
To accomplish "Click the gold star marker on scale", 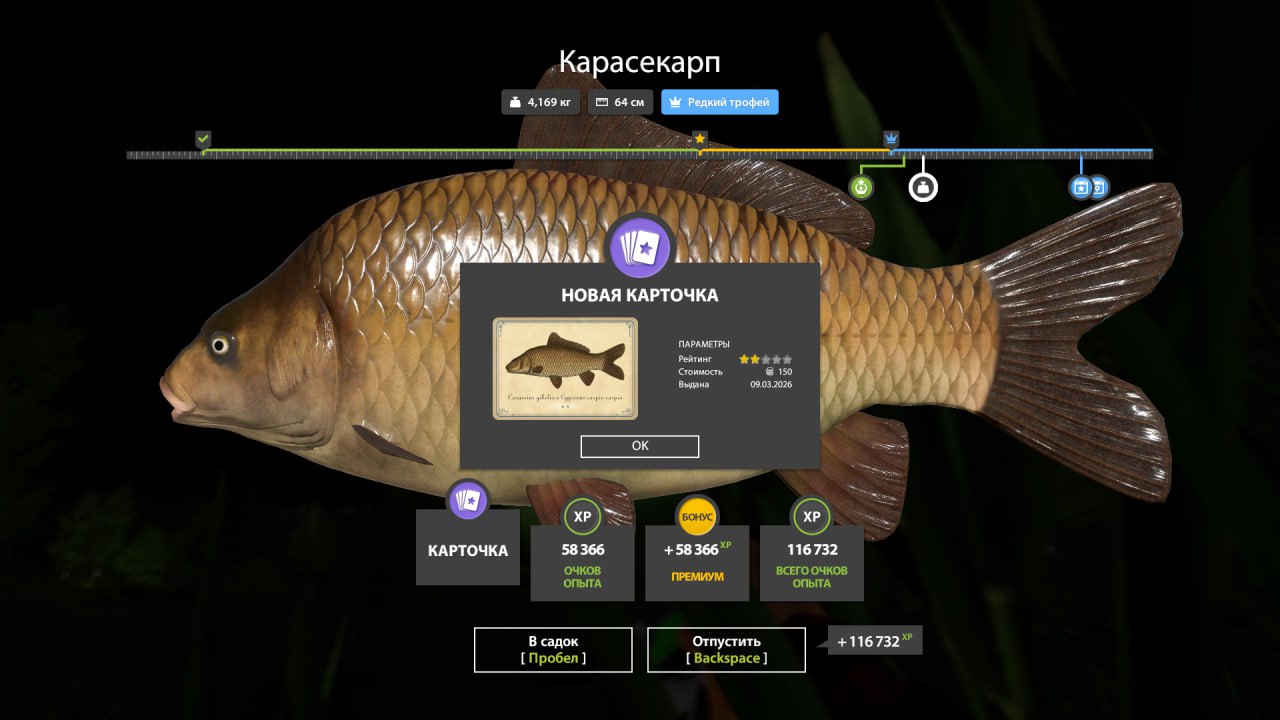I will pos(700,138).
